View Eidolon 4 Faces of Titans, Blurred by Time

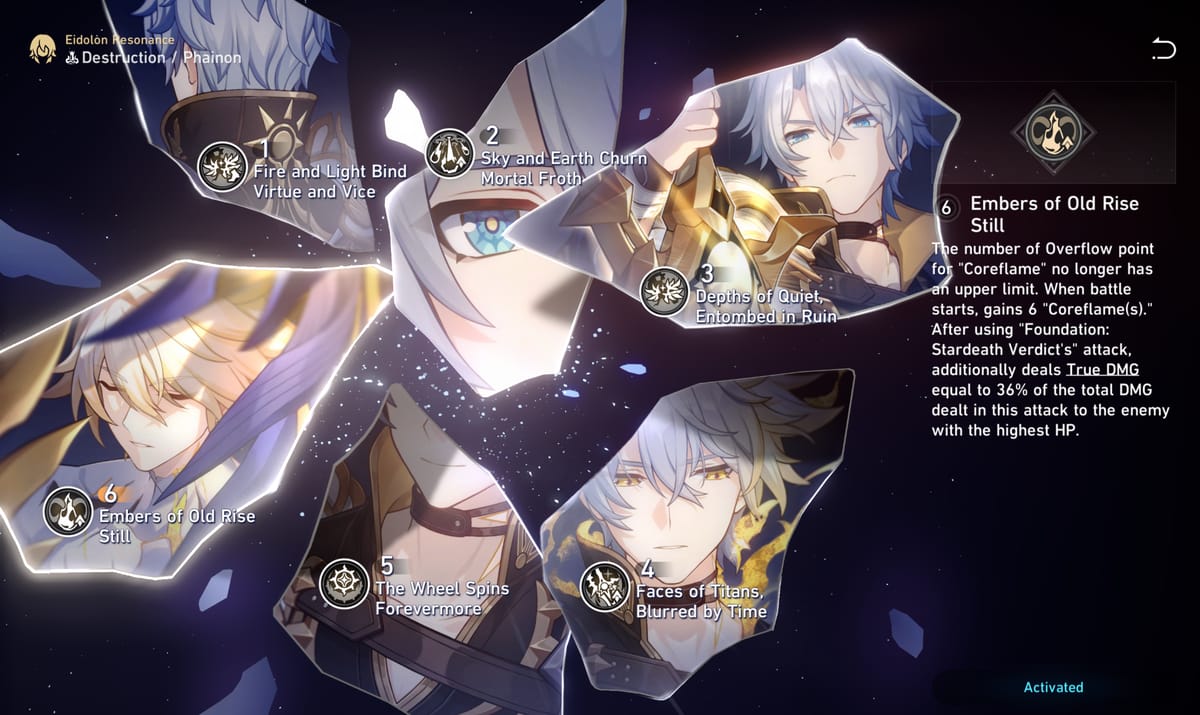tap(605, 586)
